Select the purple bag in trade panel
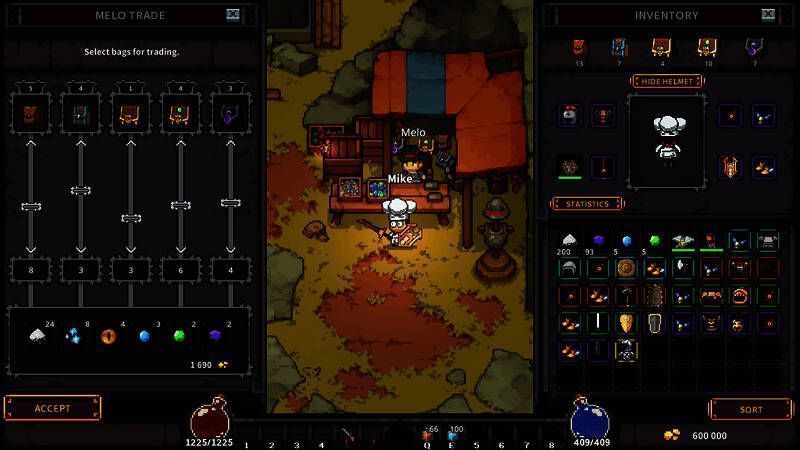The height and width of the screenshot is (450, 800). [231, 114]
